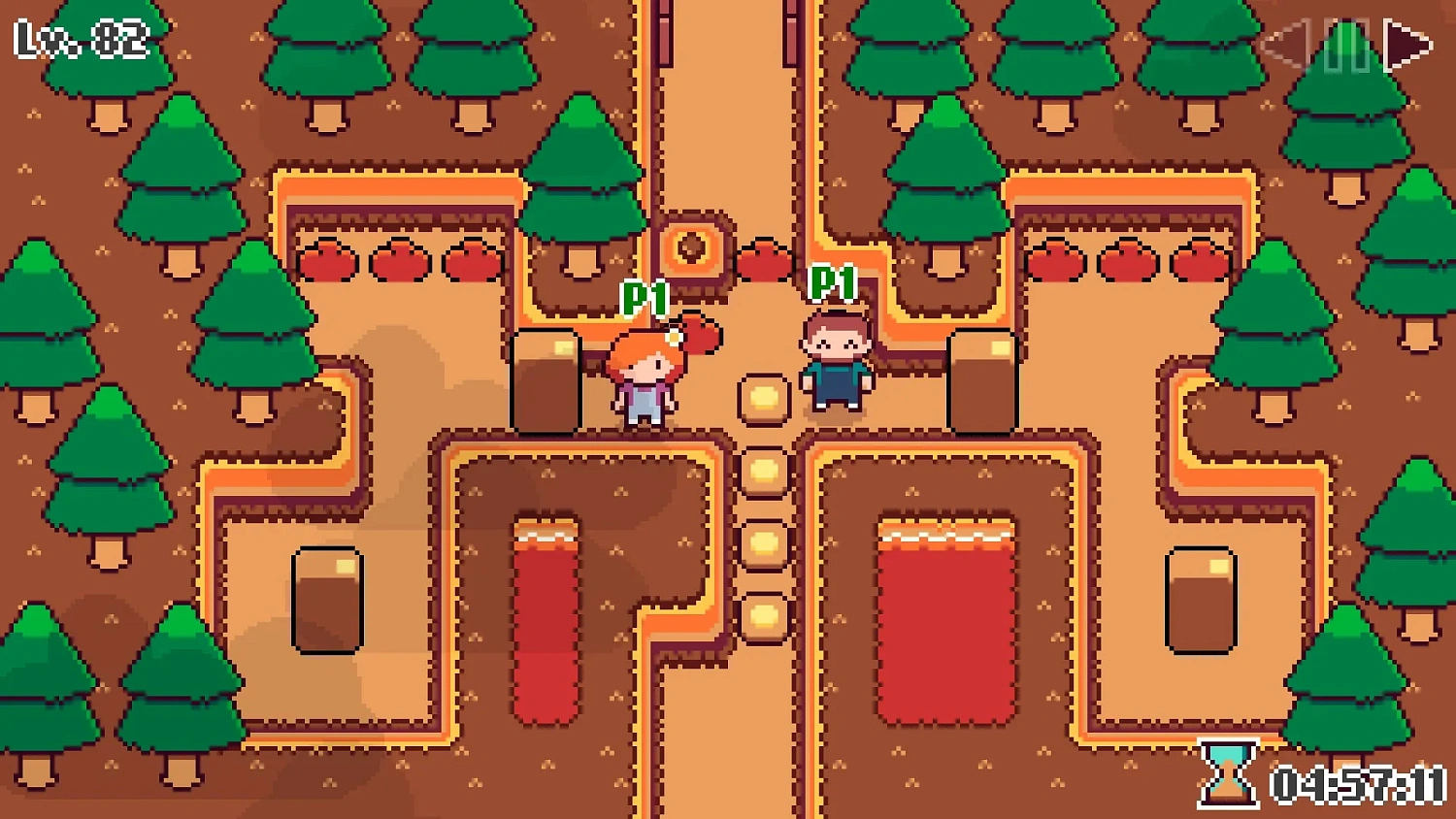Click the apple near the boy character
The image size is (1456, 819).
[x=766, y=259]
